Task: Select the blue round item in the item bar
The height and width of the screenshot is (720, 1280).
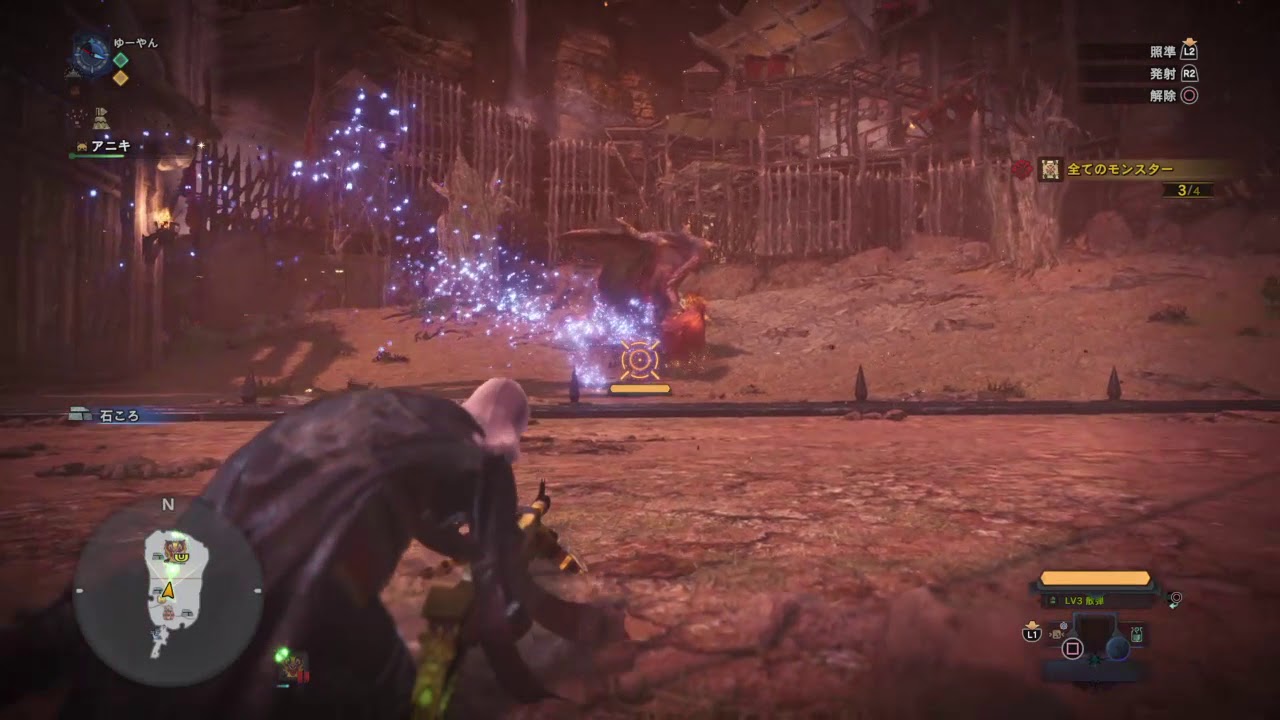Action: [1117, 649]
